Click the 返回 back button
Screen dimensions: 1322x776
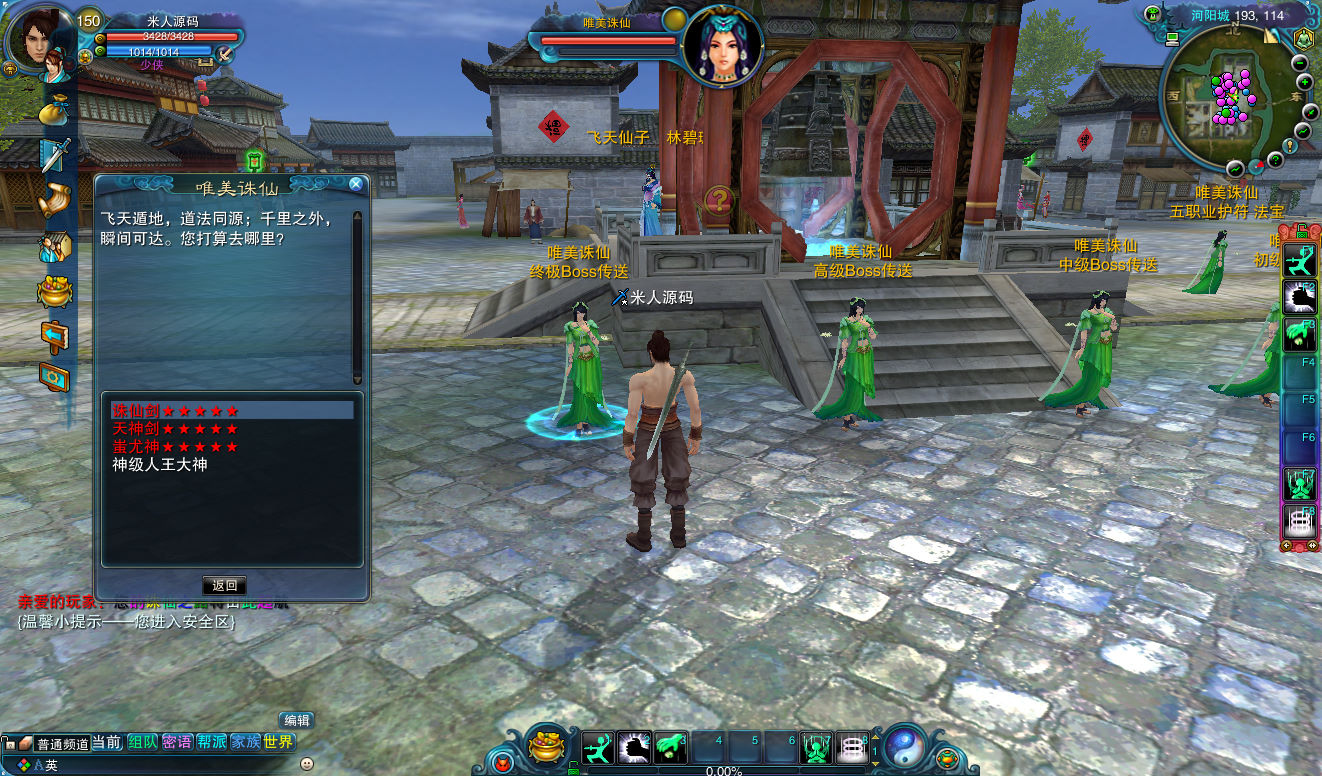click(224, 586)
